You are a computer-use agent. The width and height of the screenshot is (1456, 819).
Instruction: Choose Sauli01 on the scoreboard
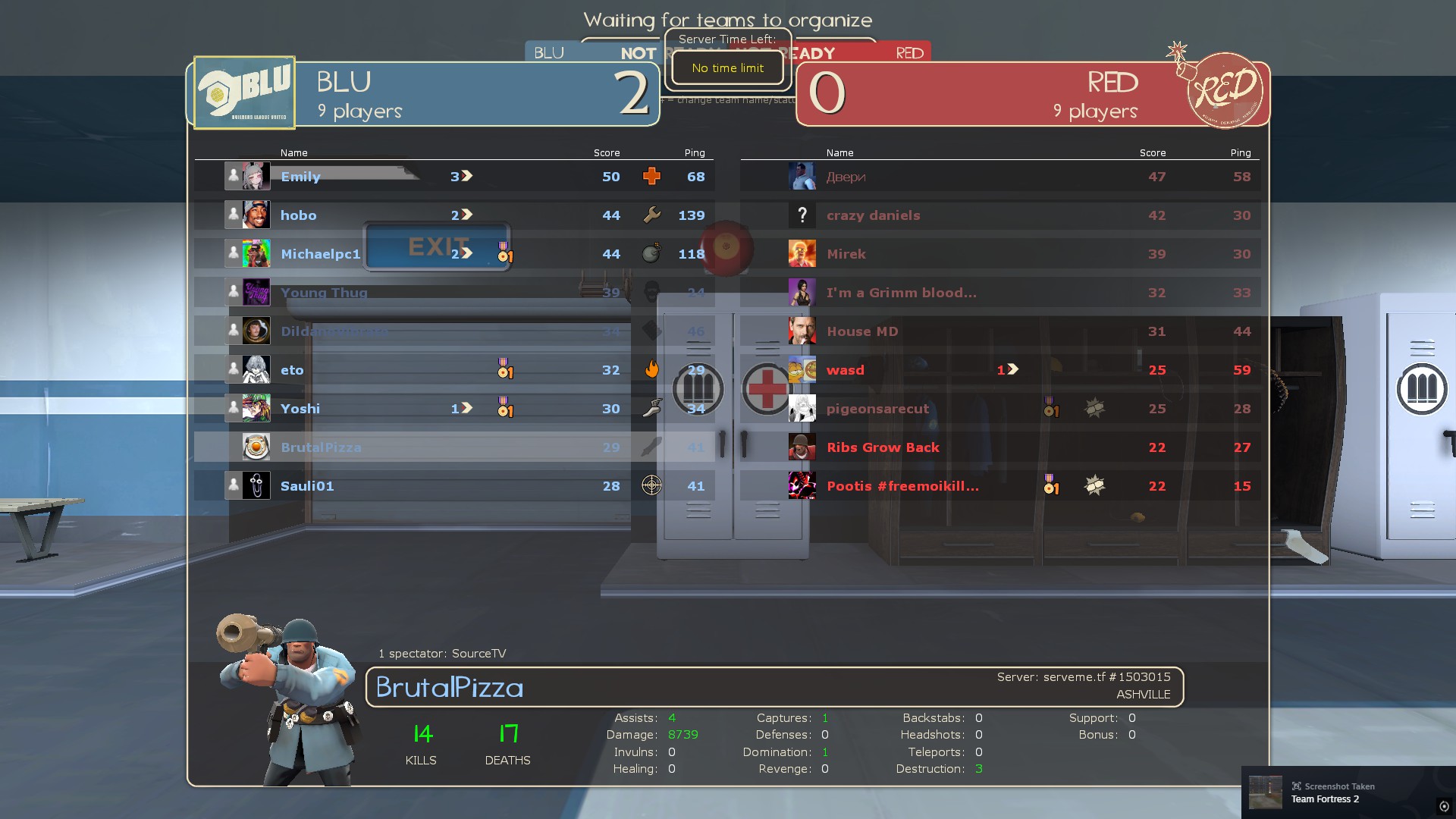[x=453, y=486]
